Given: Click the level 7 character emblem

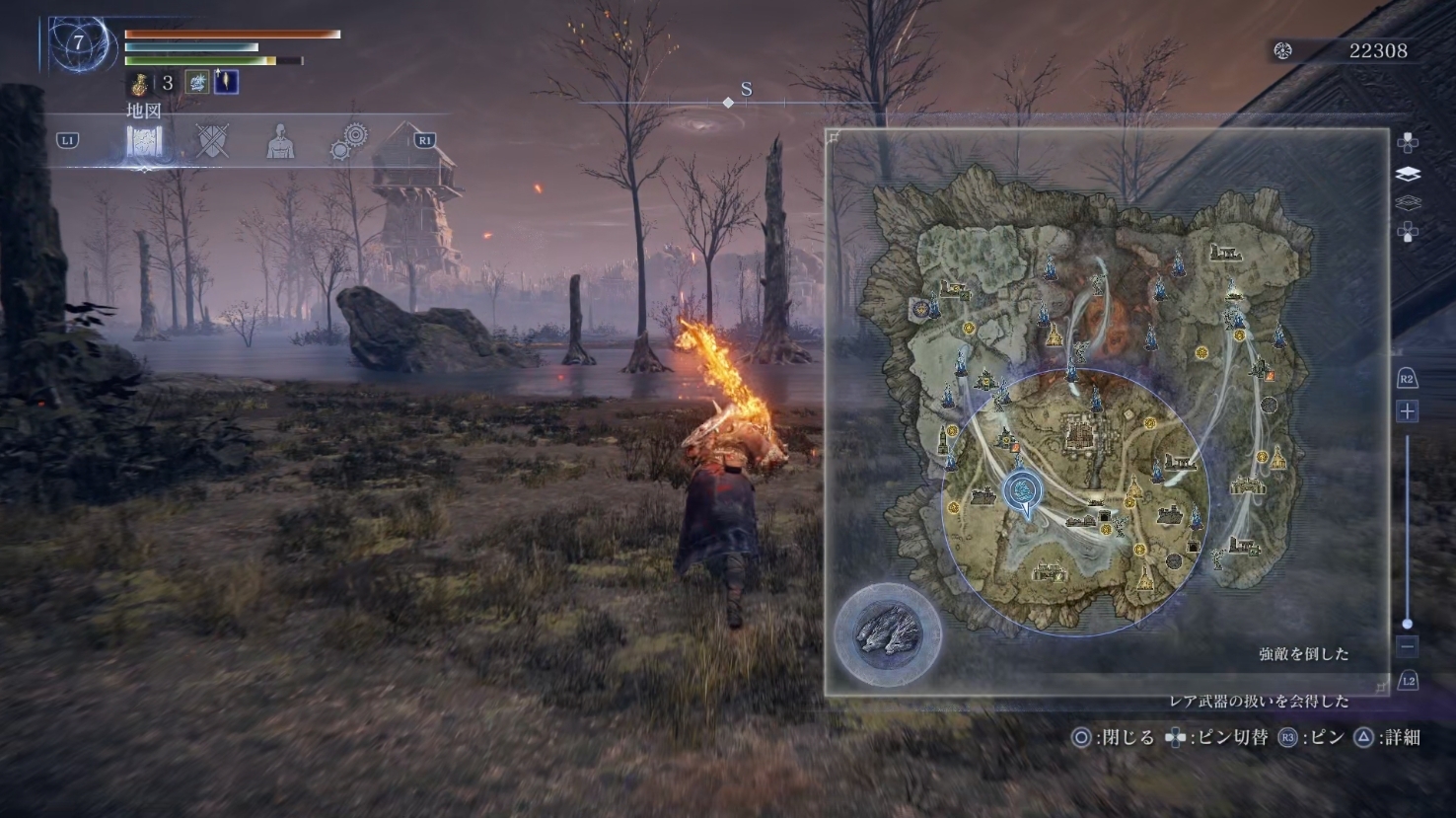Looking at the screenshot, I should coord(78,42).
